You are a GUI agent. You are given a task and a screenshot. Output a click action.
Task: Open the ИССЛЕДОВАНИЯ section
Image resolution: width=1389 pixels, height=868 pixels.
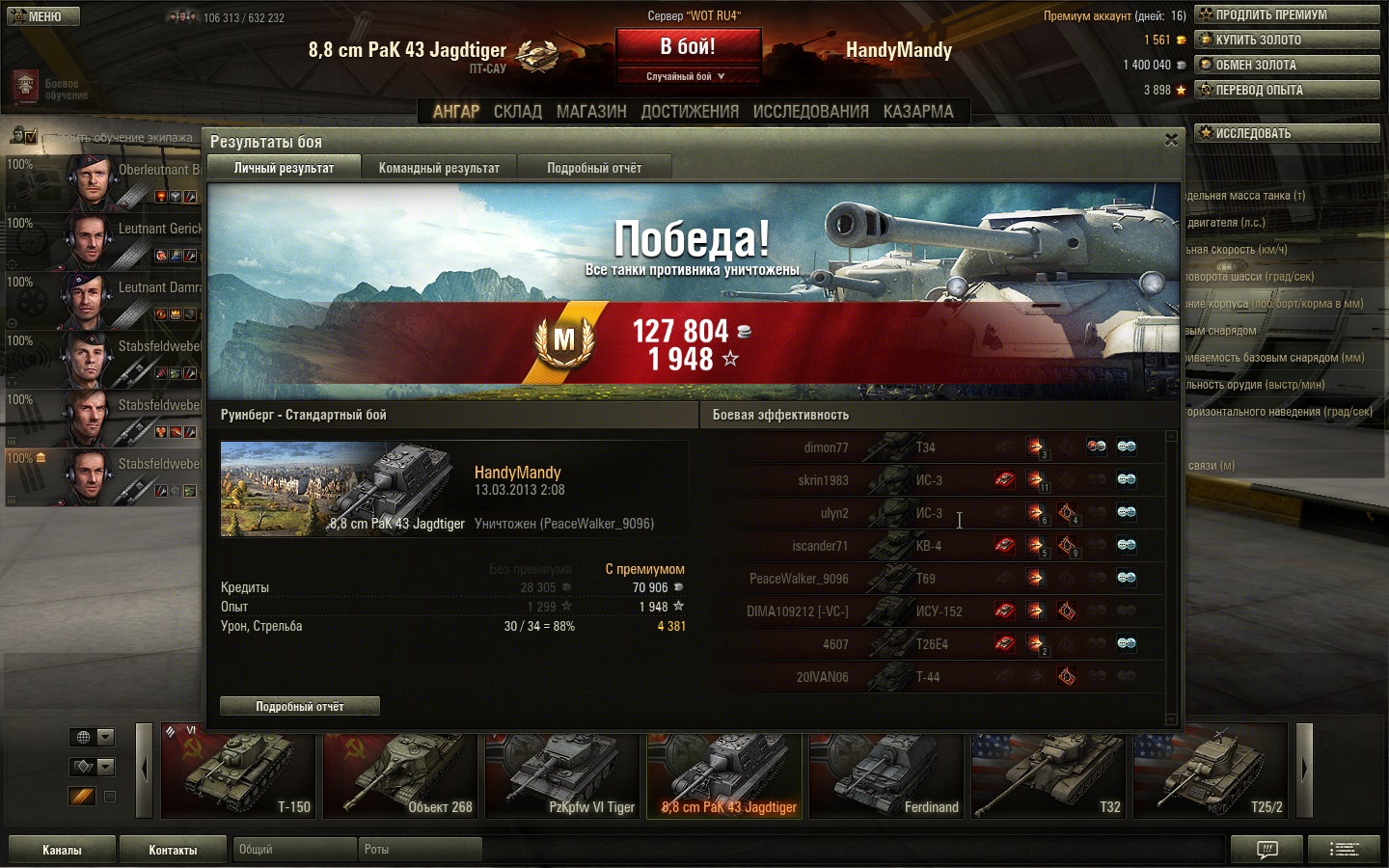pyautogui.click(x=810, y=112)
